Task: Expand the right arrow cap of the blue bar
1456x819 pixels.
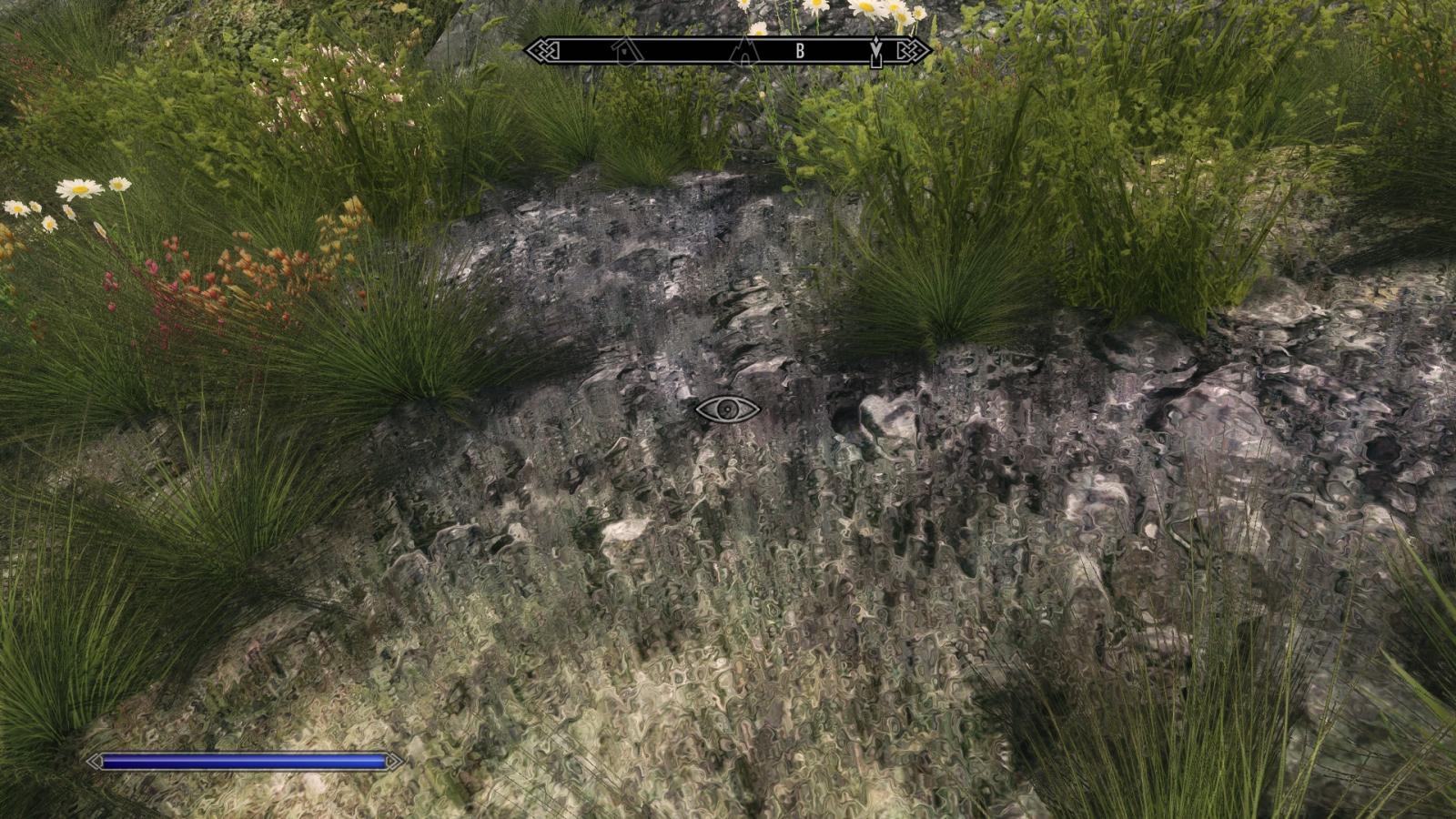Action: 393,761
